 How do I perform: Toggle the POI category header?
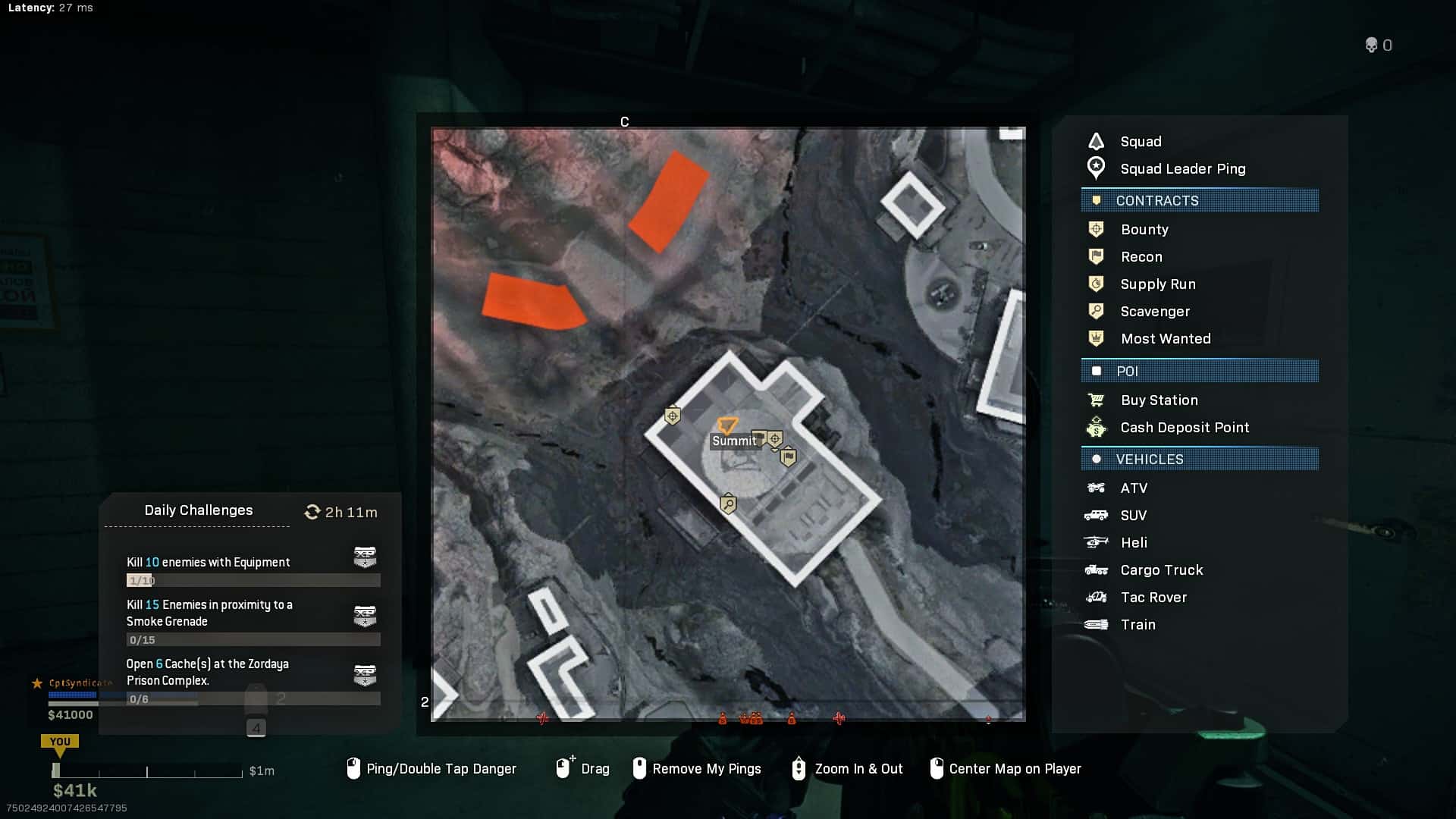point(1199,372)
